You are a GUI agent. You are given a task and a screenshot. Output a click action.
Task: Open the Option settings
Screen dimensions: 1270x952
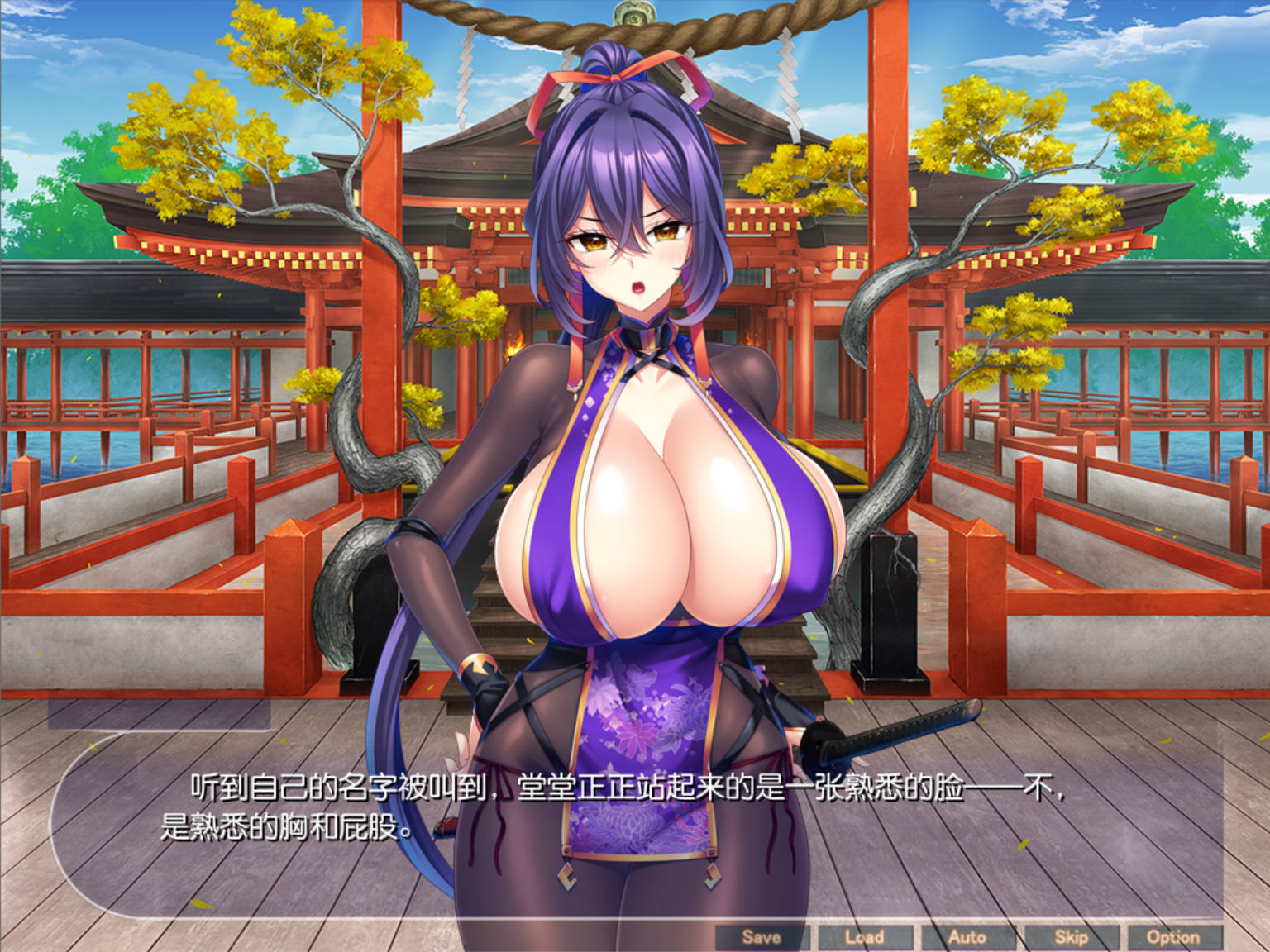pyautogui.click(x=1172, y=937)
